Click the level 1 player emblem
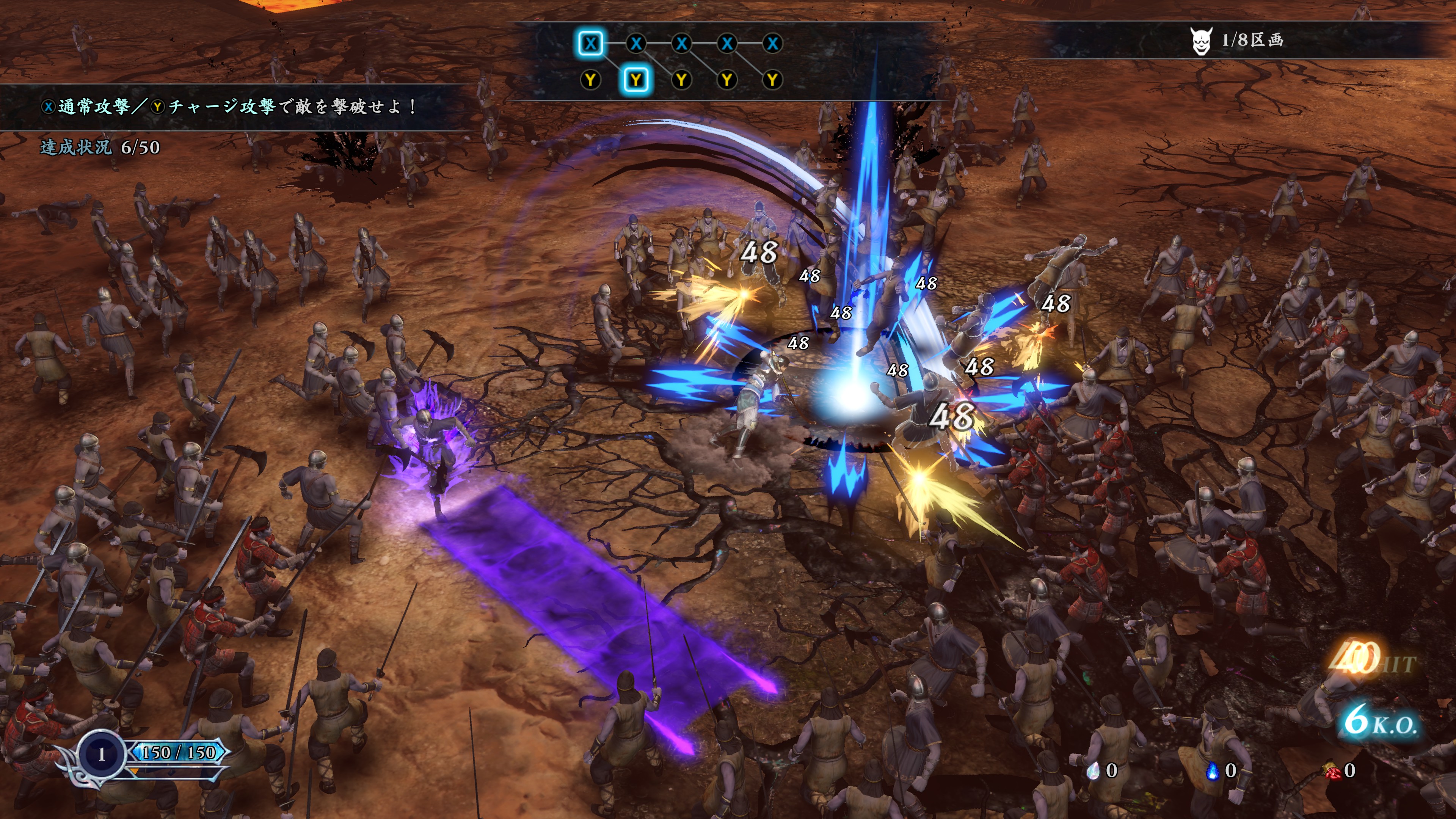This screenshot has height=819, width=1456. click(102, 754)
